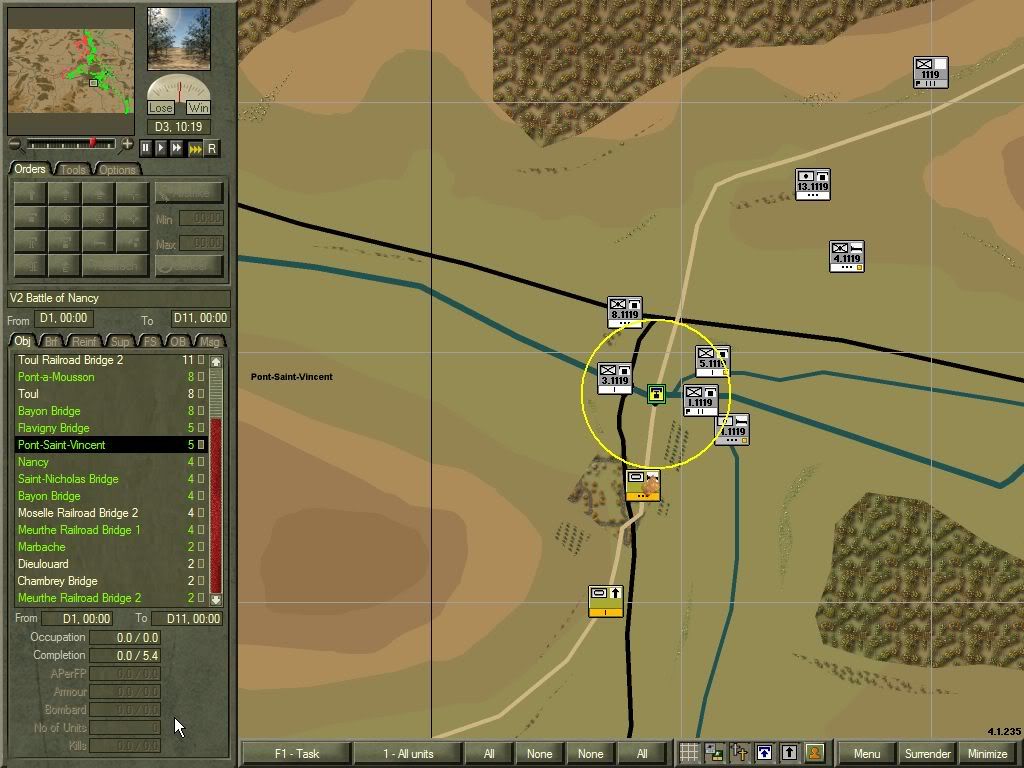
Task: Toggle the map grid icon
Action: [689, 753]
